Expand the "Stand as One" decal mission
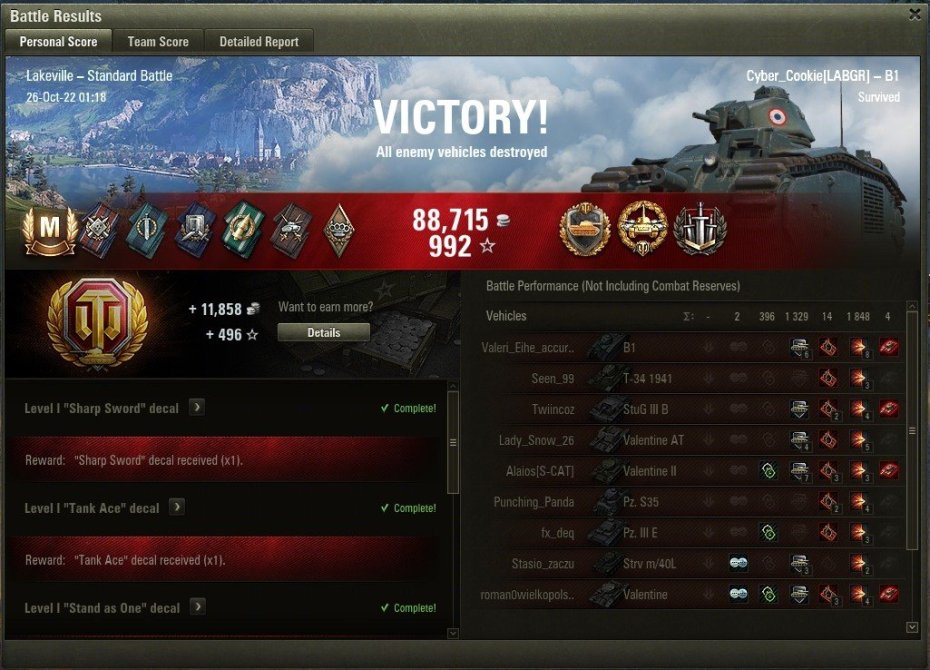The width and height of the screenshot is (930, 670). coord(197,607)
